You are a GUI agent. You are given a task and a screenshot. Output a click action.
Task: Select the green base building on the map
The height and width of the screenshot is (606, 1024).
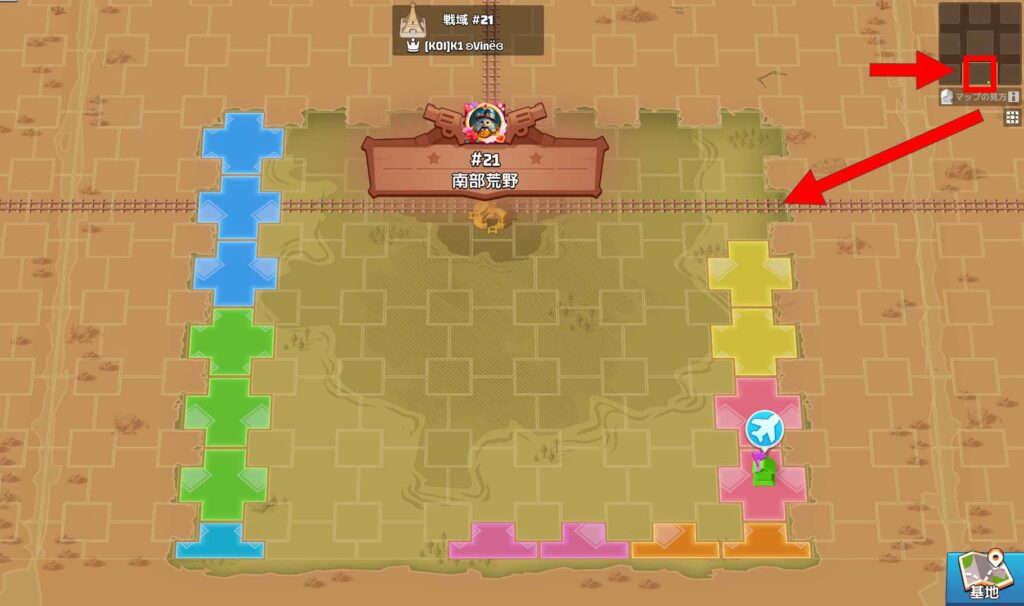[x=765, y=471]
